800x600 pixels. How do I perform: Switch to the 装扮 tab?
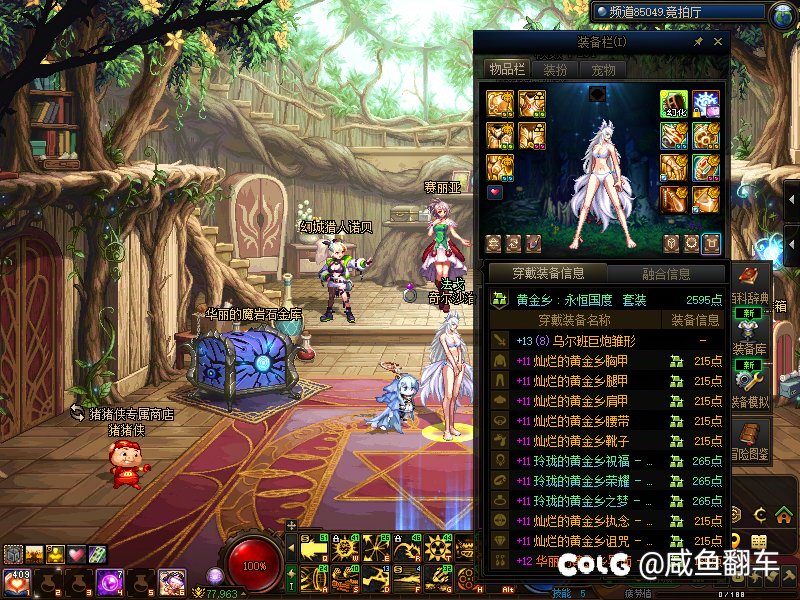click(x=555, y=69)
